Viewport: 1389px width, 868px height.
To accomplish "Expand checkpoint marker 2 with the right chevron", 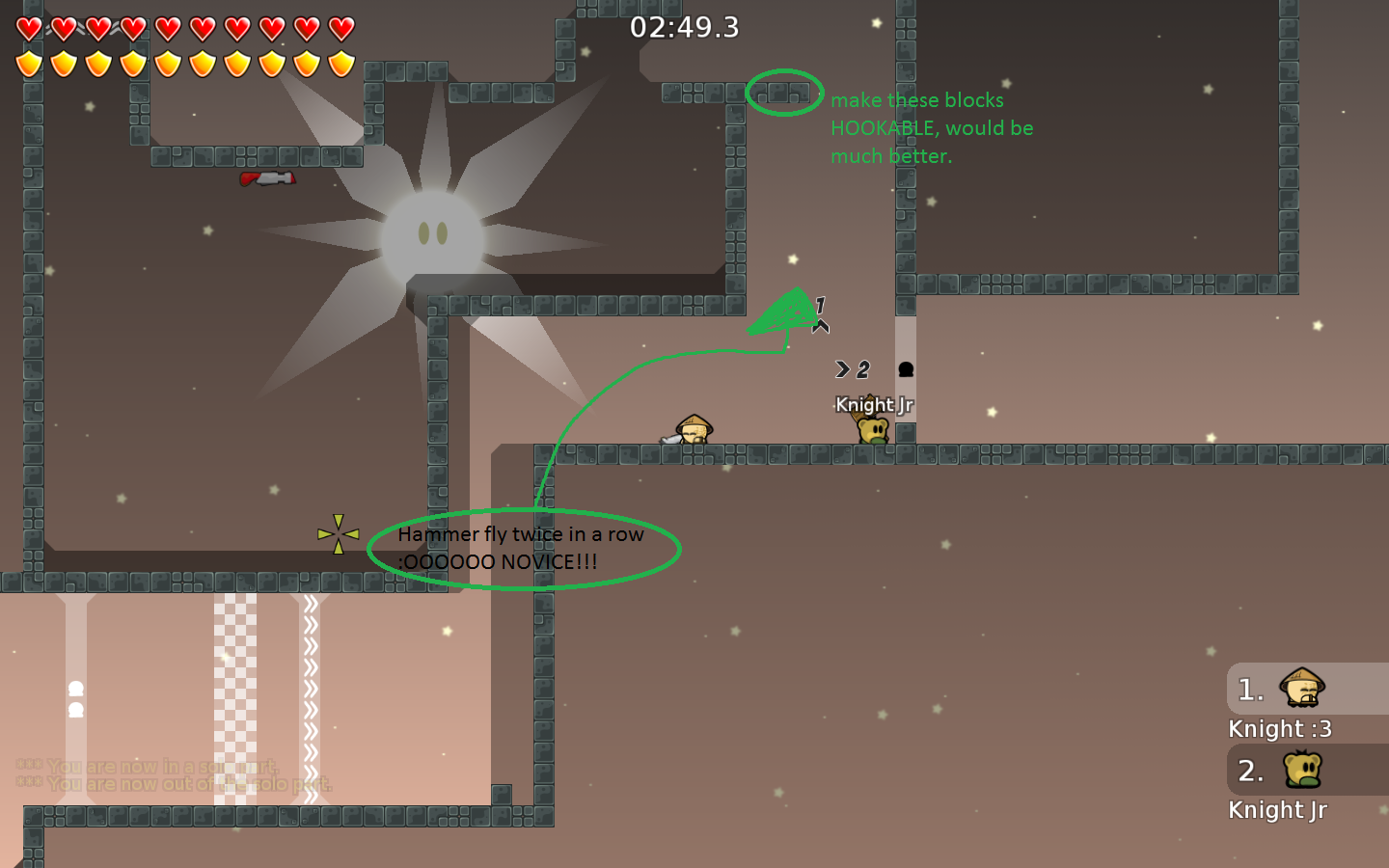I will 851,367.
